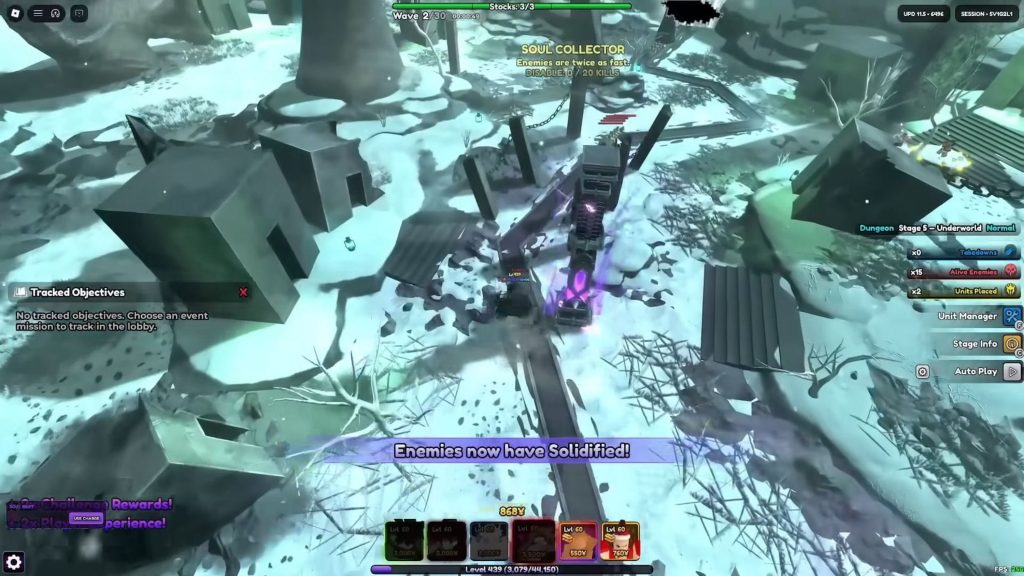
Task: Open the three-line hamburger menu
Action: pyautogui.click(x=38, y=13)
